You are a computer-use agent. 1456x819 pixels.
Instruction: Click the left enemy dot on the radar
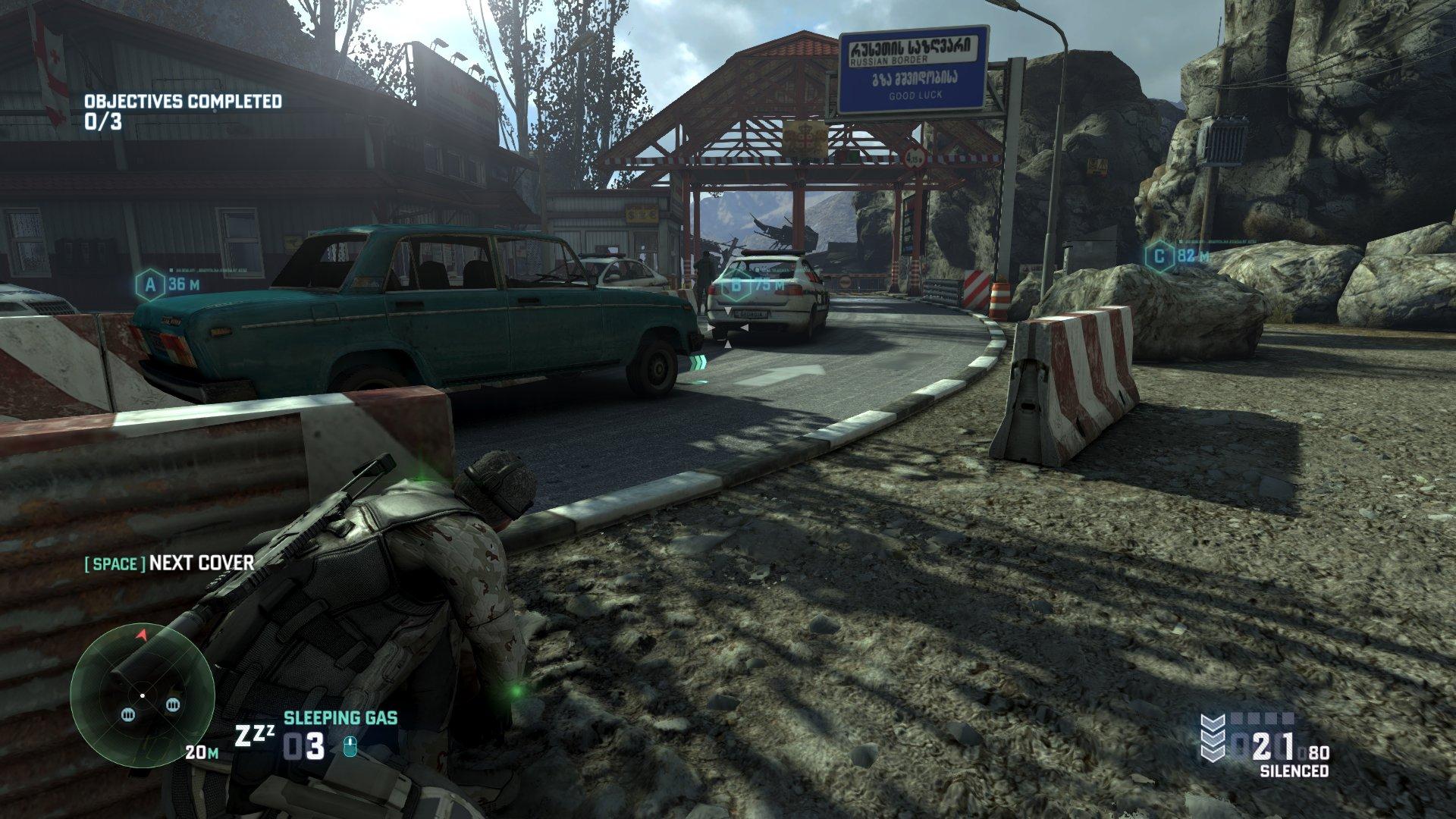click(127, 715)
